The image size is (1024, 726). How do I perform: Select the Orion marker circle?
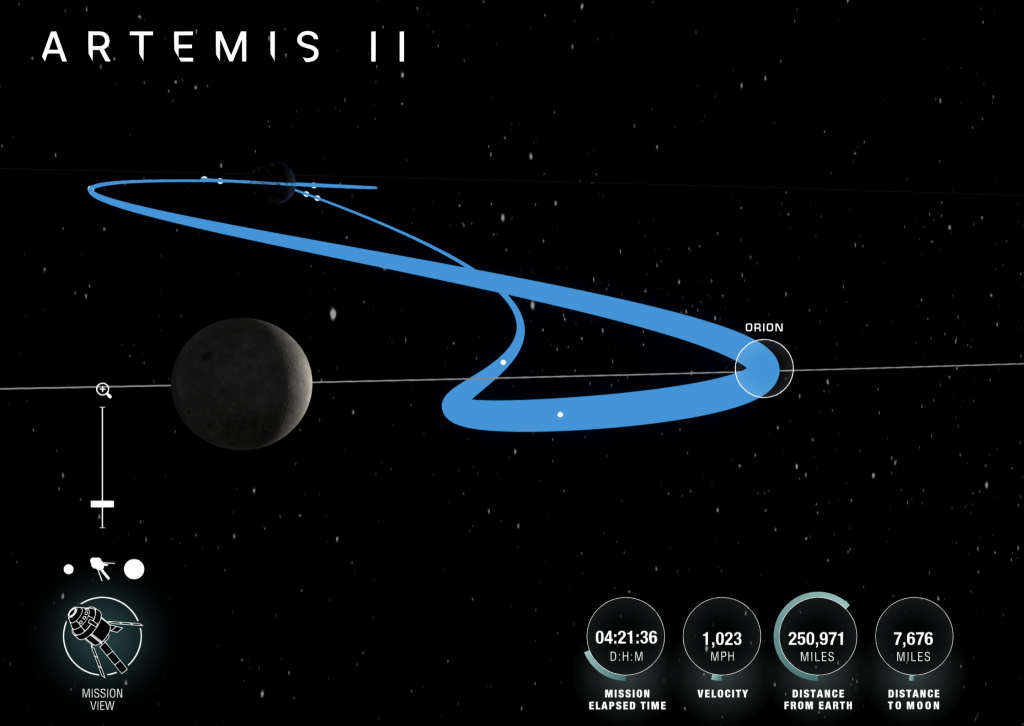point(764,367)
